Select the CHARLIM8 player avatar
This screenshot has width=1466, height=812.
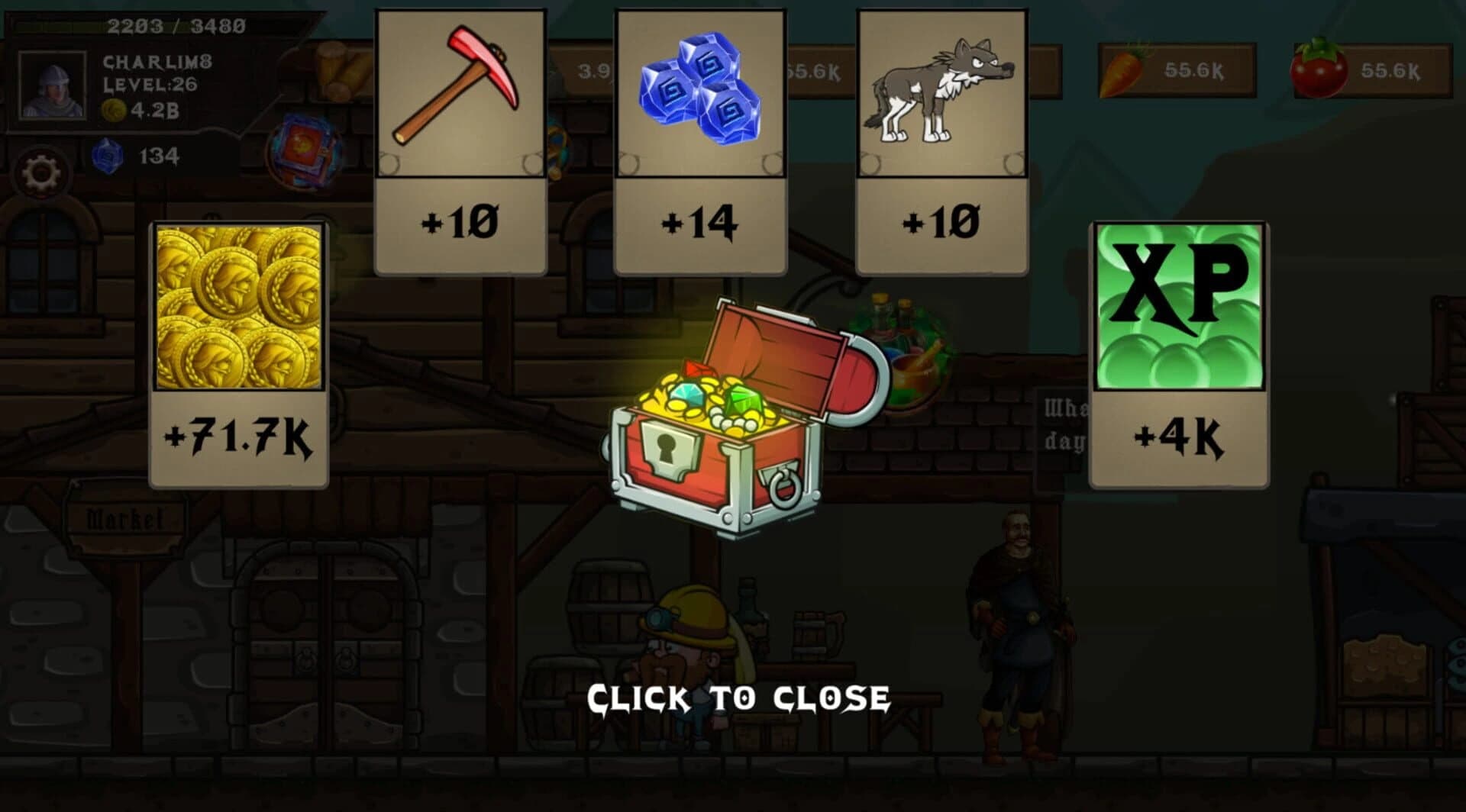(53, 84)
